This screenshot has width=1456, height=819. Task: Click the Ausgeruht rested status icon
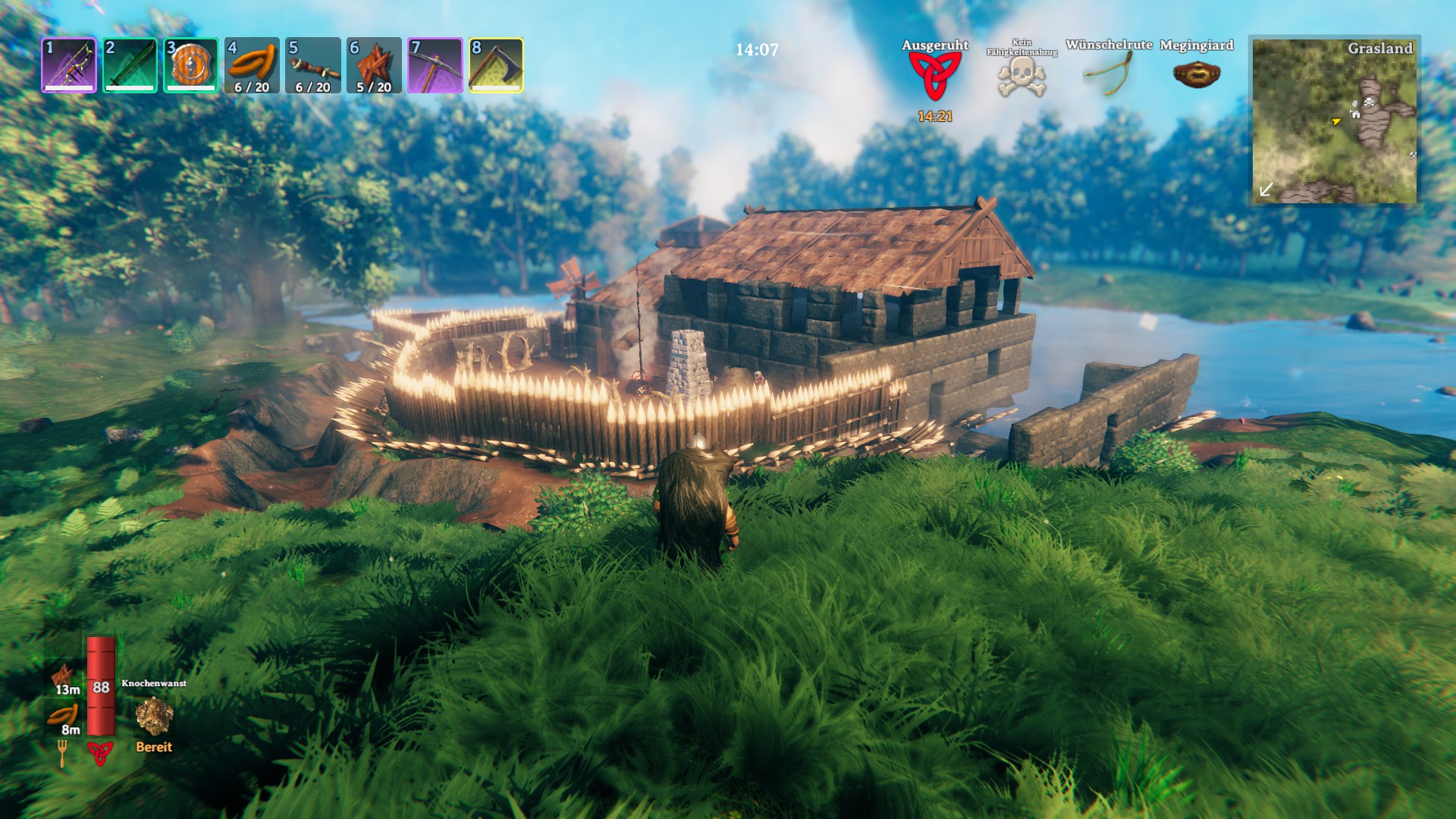[x=934, y=76]
